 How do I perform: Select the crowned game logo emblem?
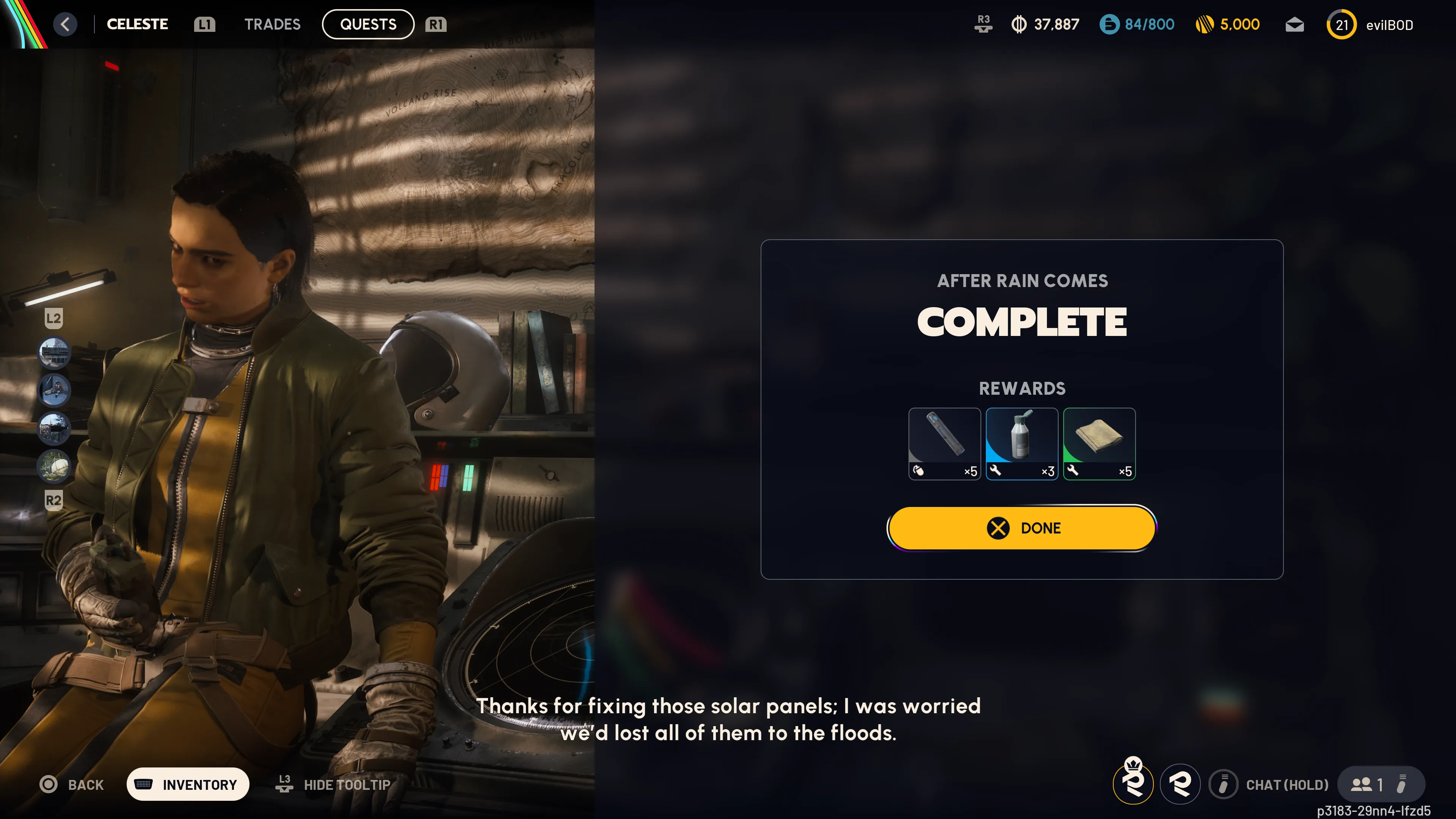click(1134, 784)
